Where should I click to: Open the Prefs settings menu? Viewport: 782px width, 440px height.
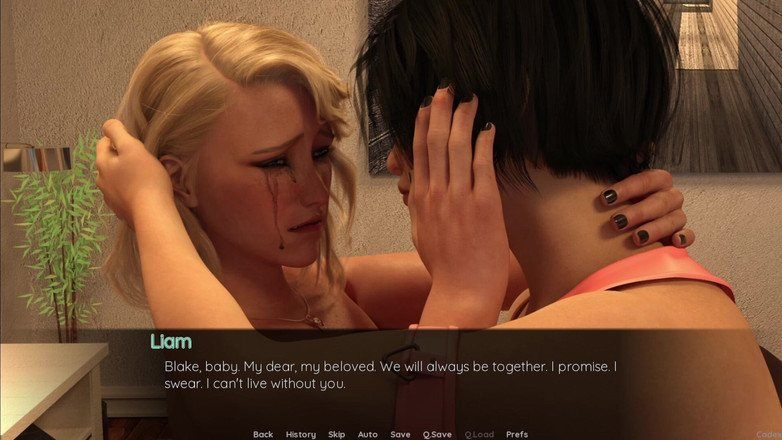(x=517, y=434)
